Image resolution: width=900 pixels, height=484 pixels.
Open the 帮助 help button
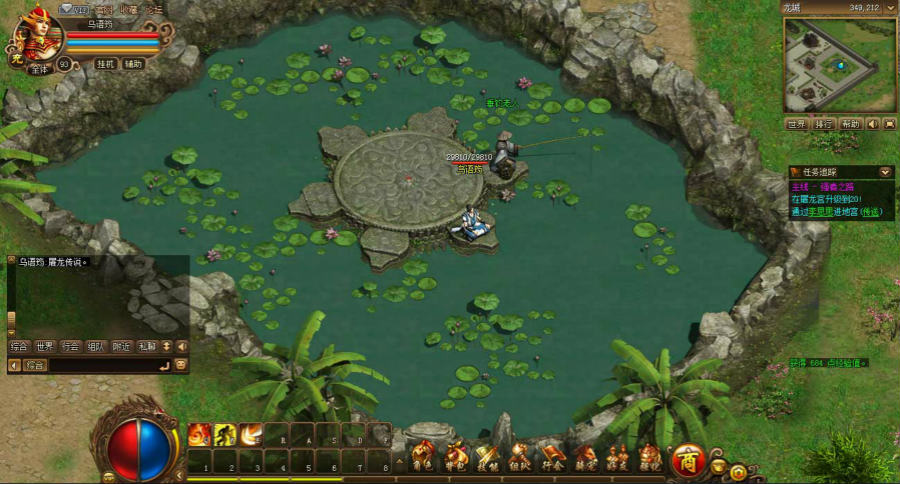850,124
